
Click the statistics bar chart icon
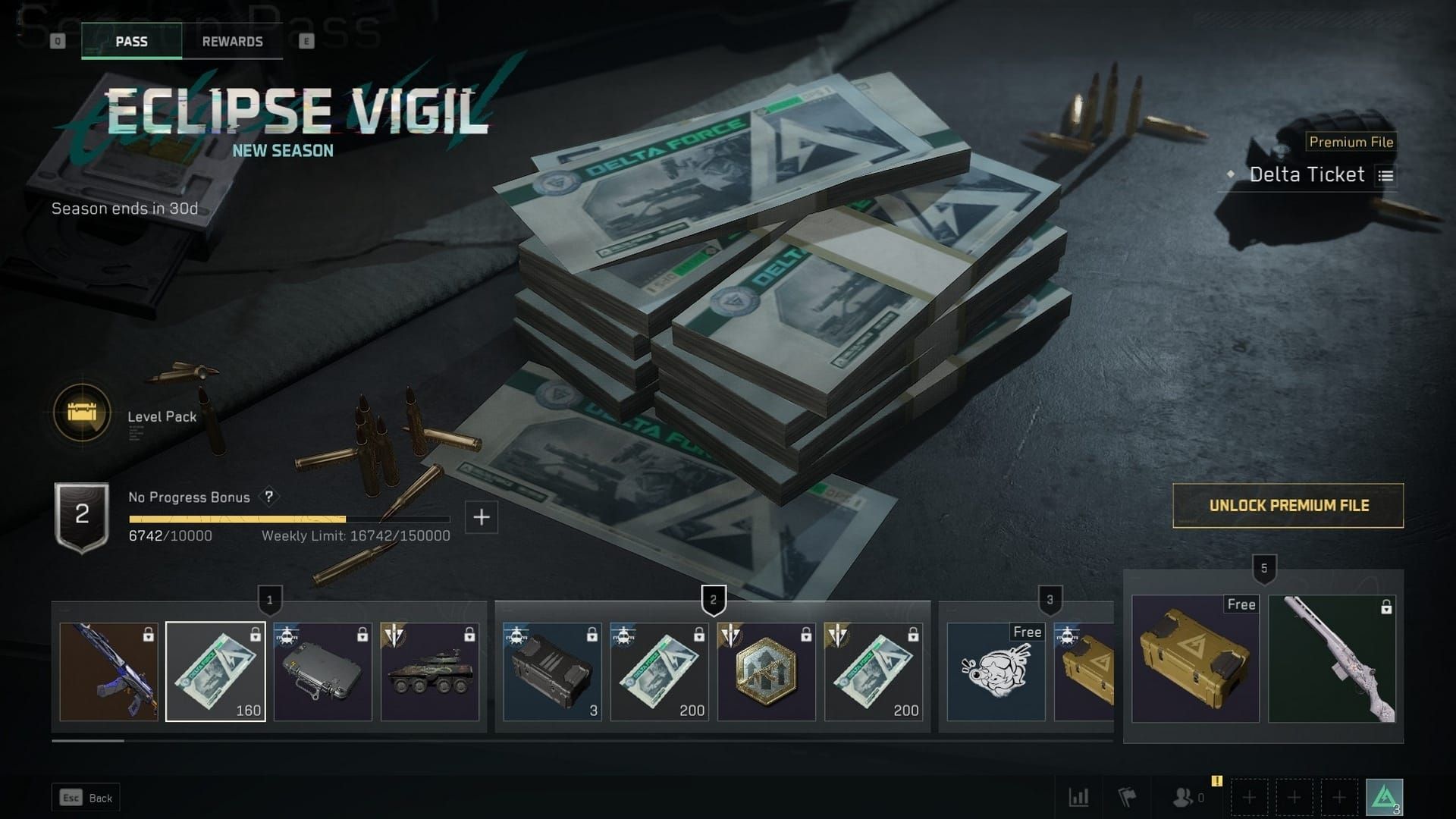coord(1078,798)
